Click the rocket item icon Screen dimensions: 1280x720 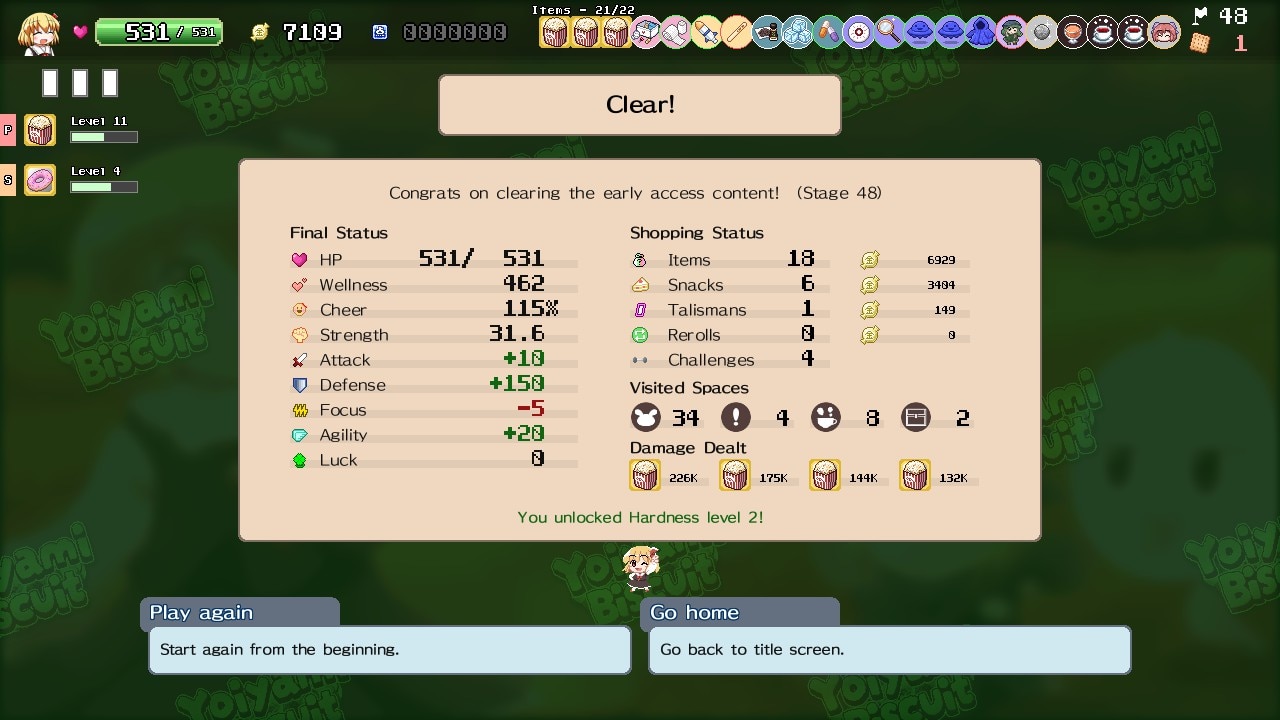(x=707, y=33)
